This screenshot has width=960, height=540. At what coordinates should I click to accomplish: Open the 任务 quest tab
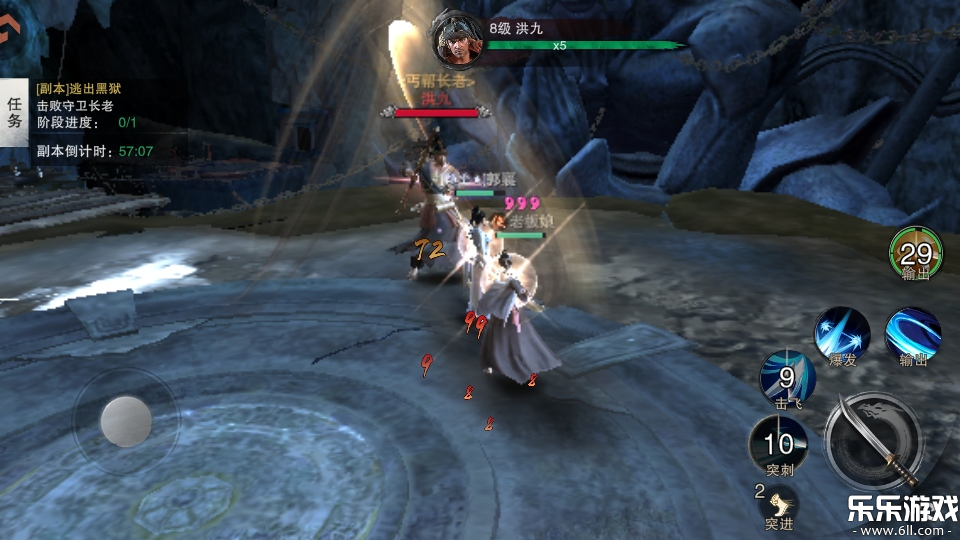coord(14,112)
